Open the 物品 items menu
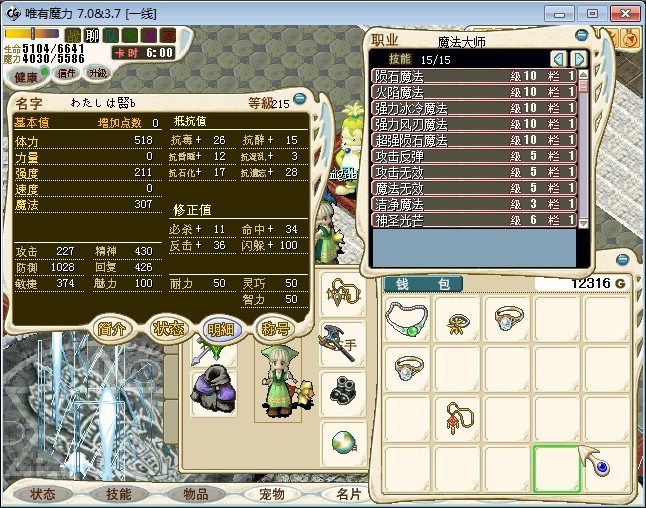The width and height of the screenshot is (646, 508). tap(195, 494)
